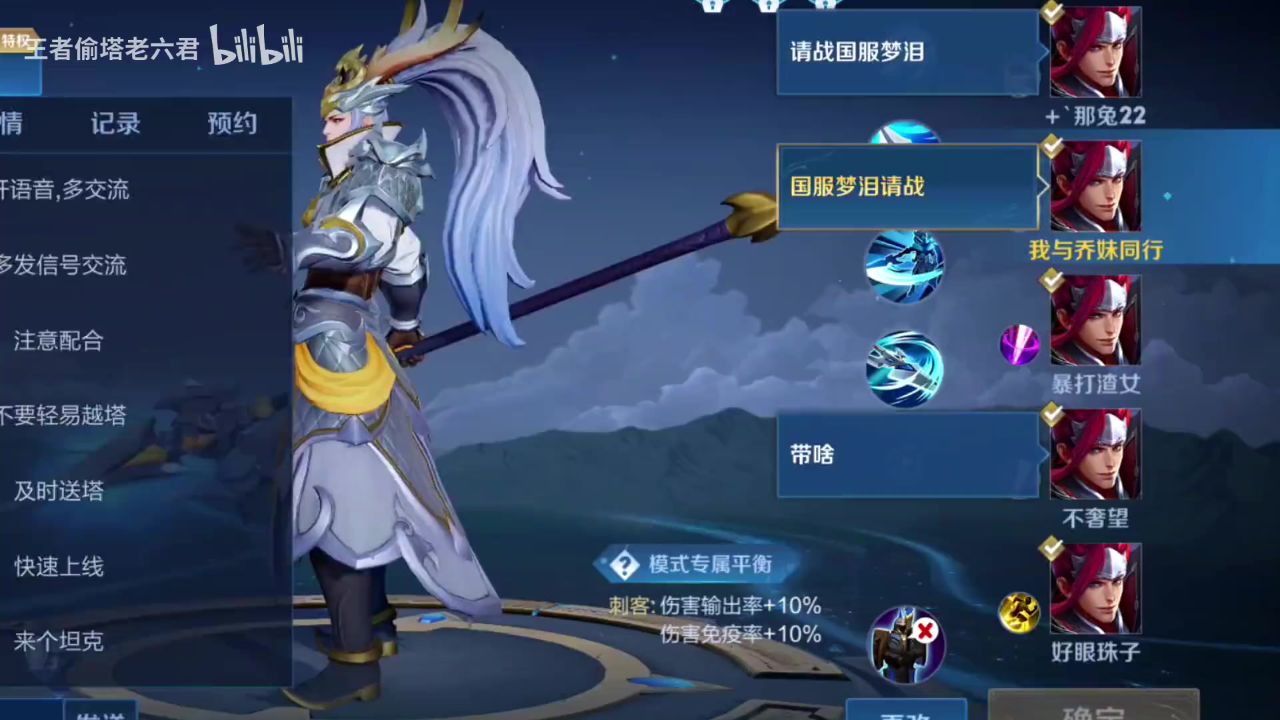1280x720 pixels.
Task: Click the purple spell icon beside 暴打渣女
Action: [x=1018, y=347]
